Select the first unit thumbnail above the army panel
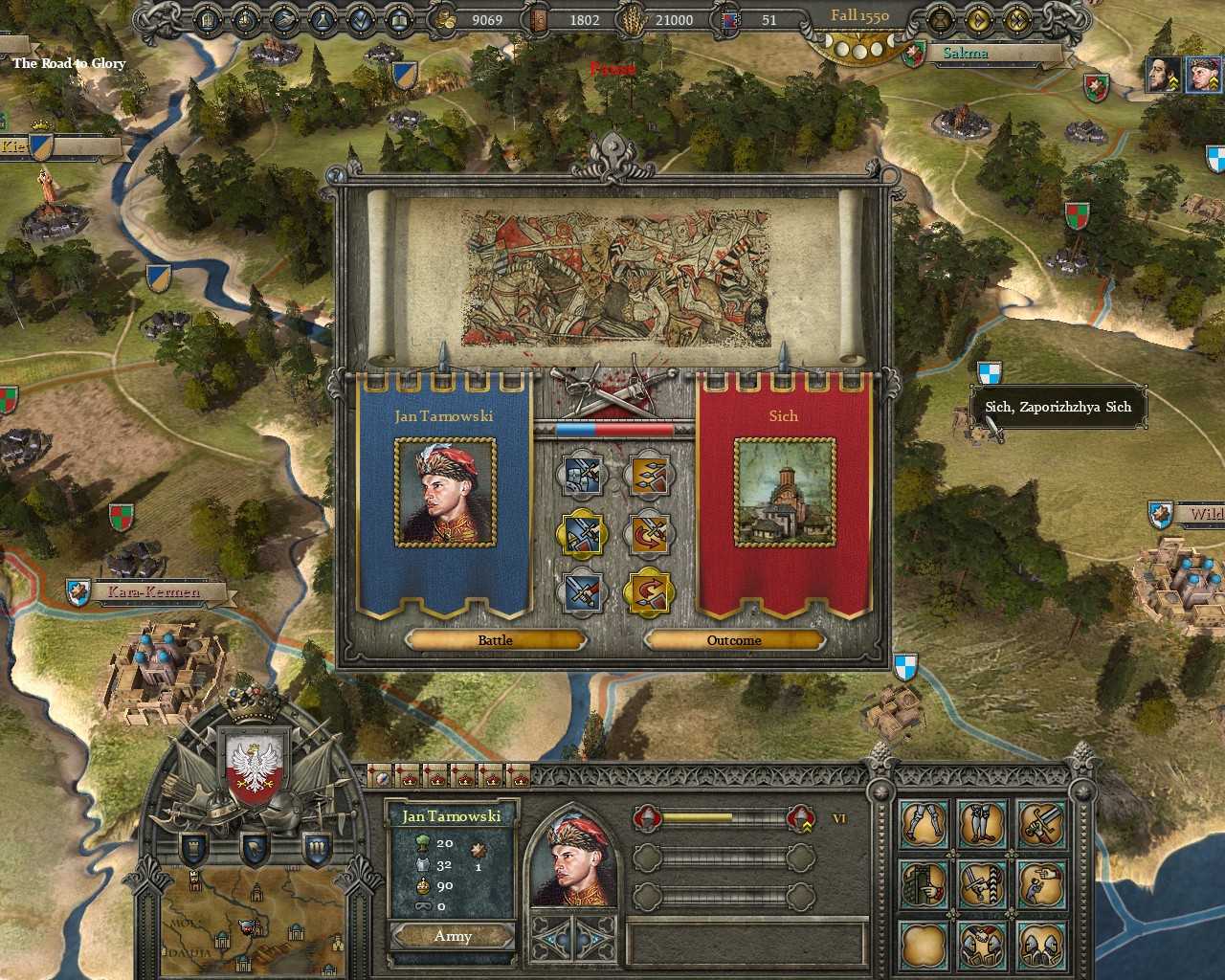The width and height of the screenshot is (1225, 980). 383,777
